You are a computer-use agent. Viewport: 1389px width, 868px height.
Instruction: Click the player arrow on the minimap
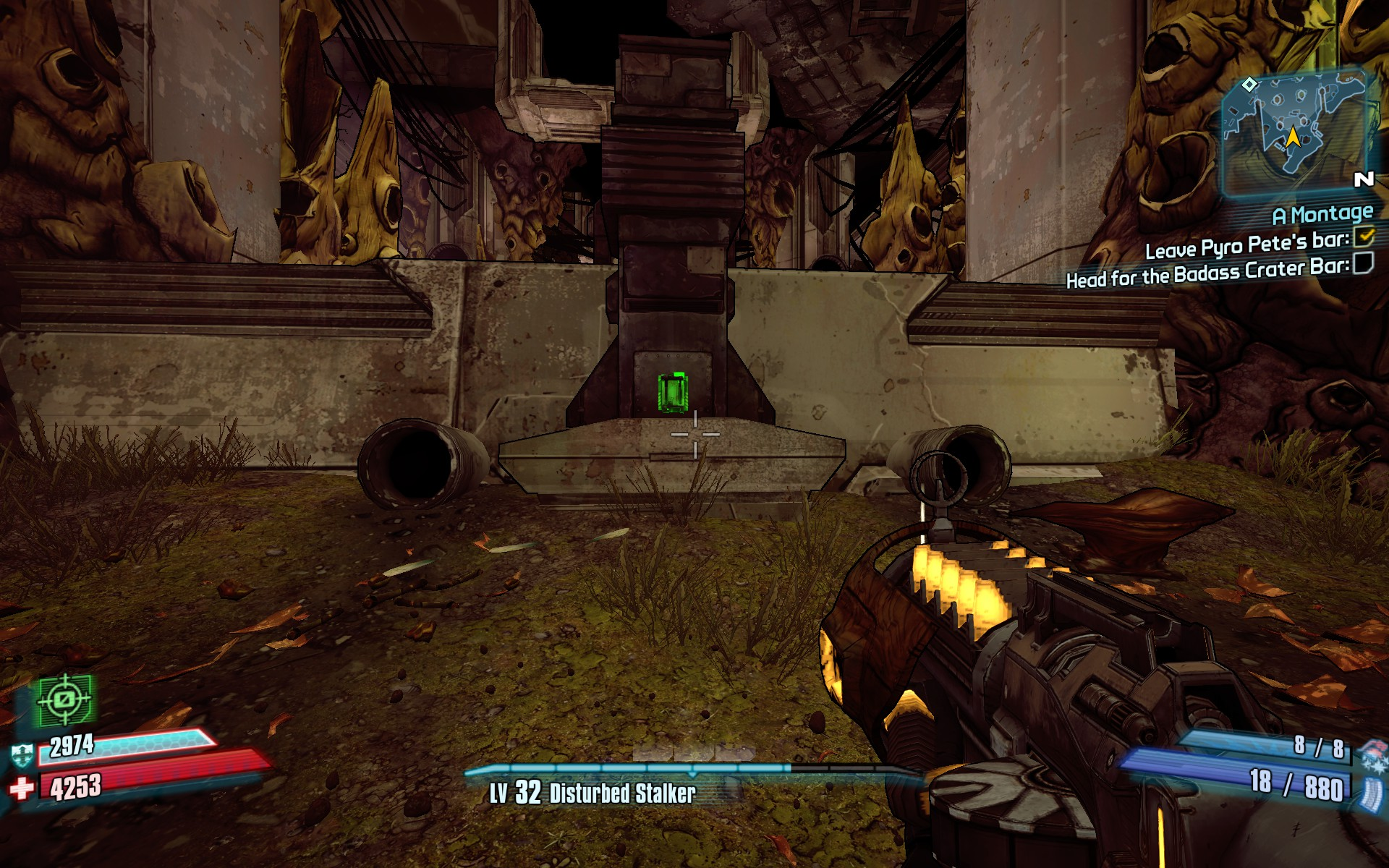1294,135
